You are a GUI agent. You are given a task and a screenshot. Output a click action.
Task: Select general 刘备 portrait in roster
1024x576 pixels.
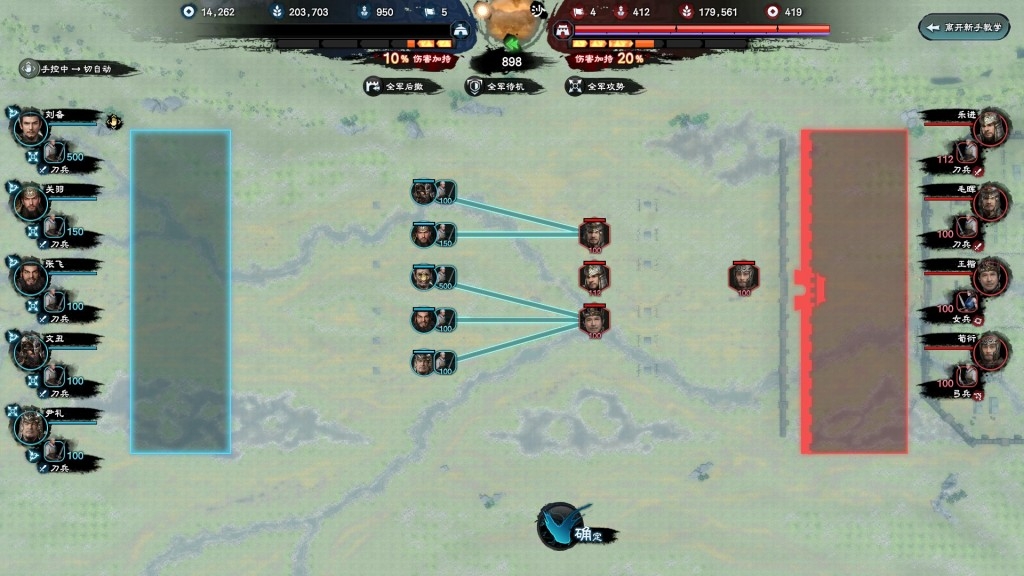coord(31,127)
